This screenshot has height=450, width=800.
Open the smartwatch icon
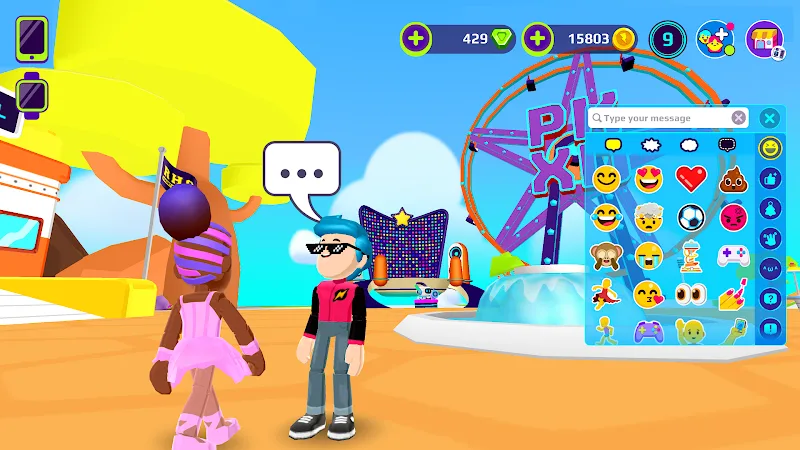pyautogui.click(x=31, y=94)
